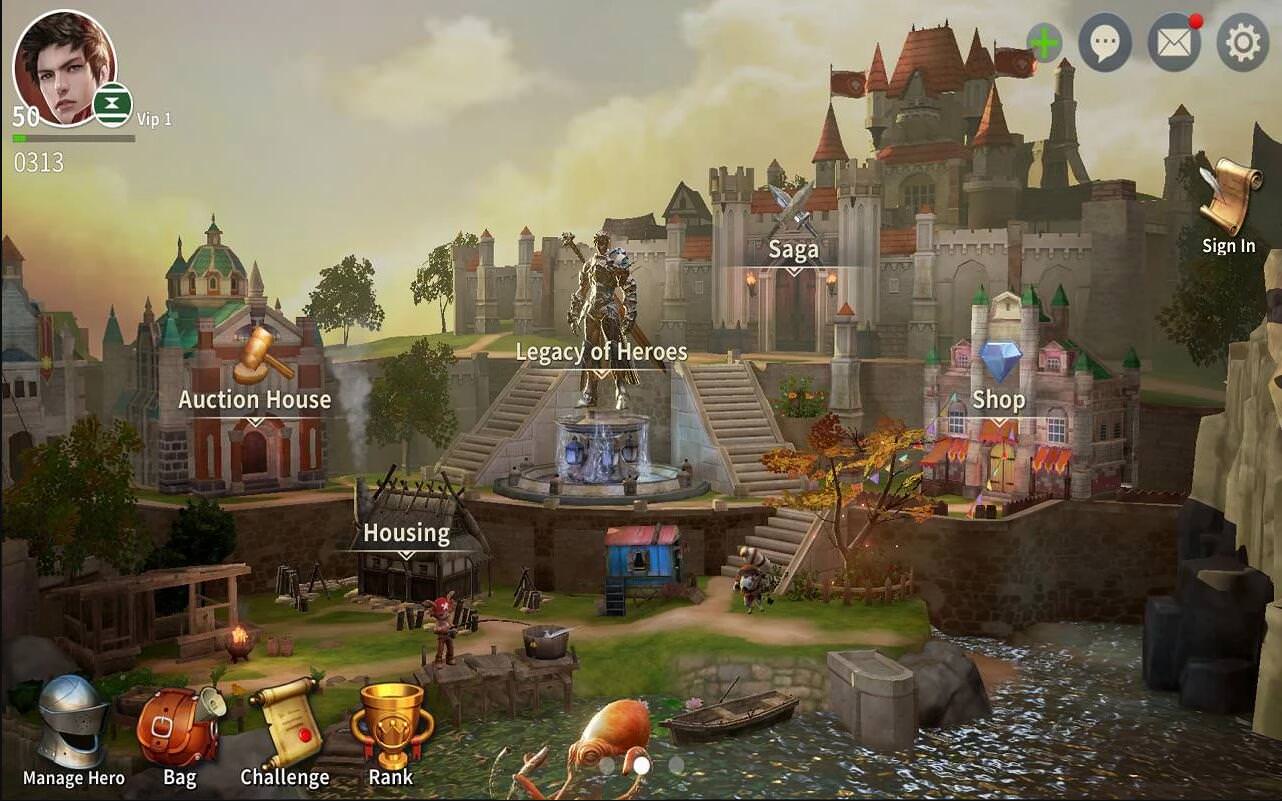Image resolution: width=1282 pixels, height=801 pixels.
Task: Tap the green plus button
Action: (1044, 44)
